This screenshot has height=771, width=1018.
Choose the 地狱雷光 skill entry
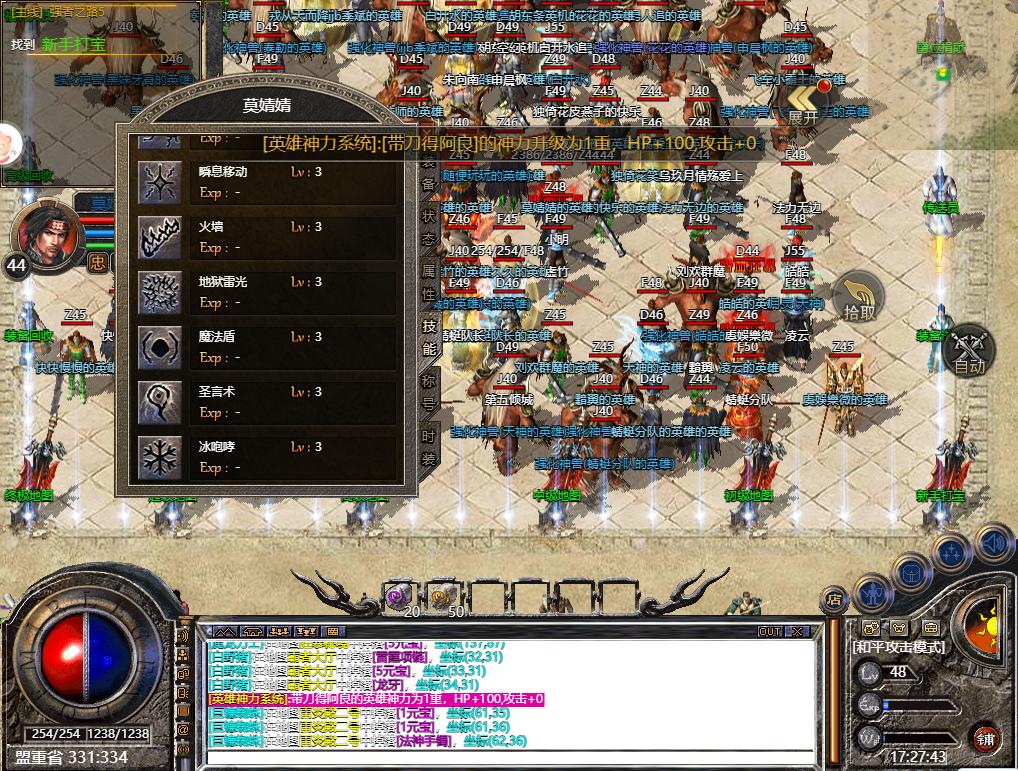(223, 282)
